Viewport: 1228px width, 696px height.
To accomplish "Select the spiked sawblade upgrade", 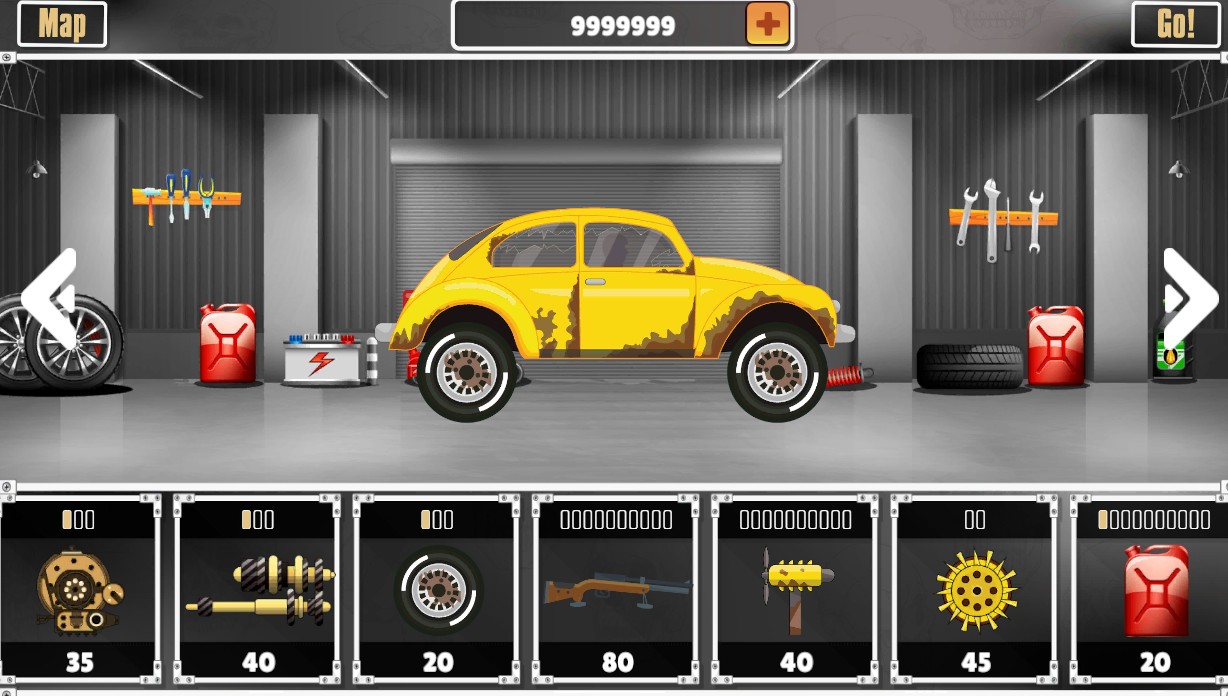I will click(x=975, y=590).
